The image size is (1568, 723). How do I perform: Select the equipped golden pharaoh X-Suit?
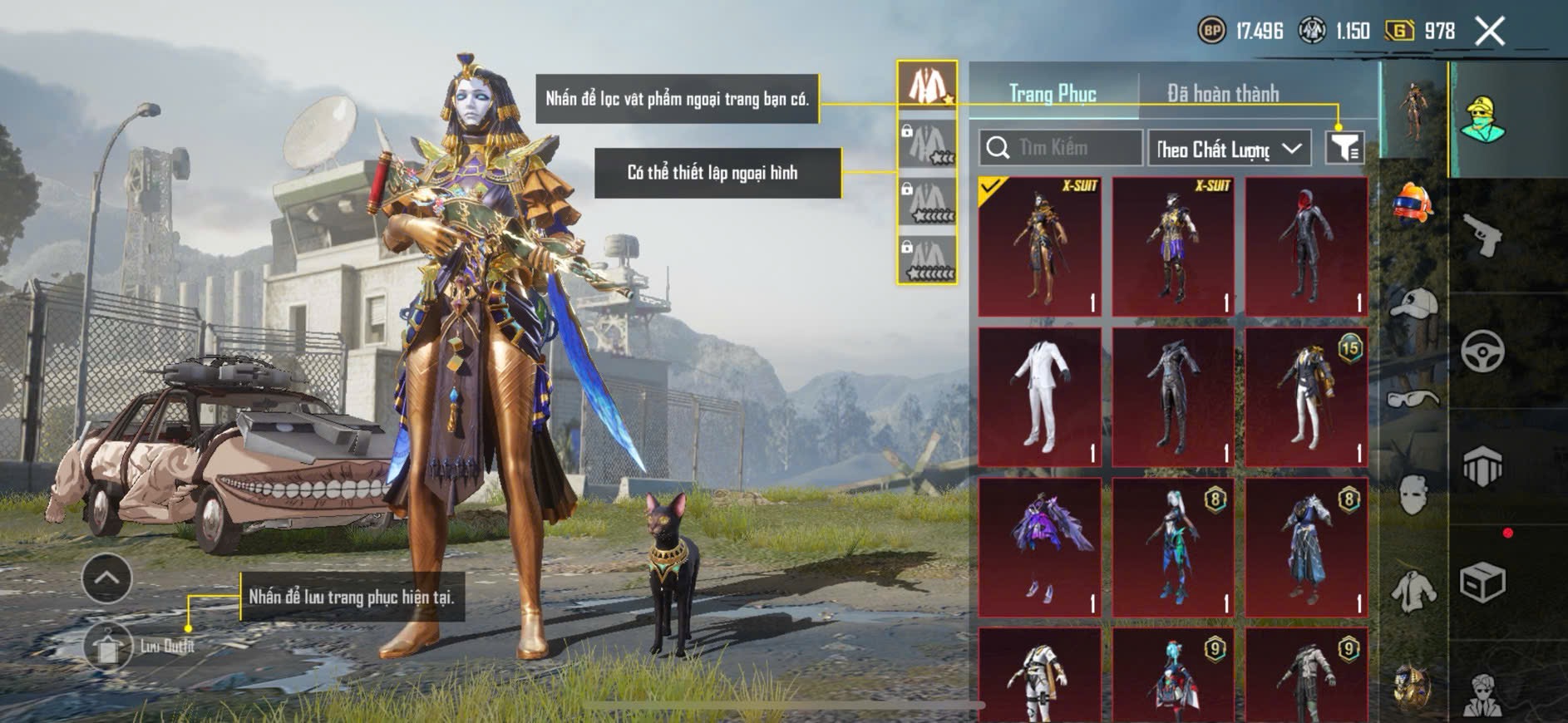(x=1040, y=247)
